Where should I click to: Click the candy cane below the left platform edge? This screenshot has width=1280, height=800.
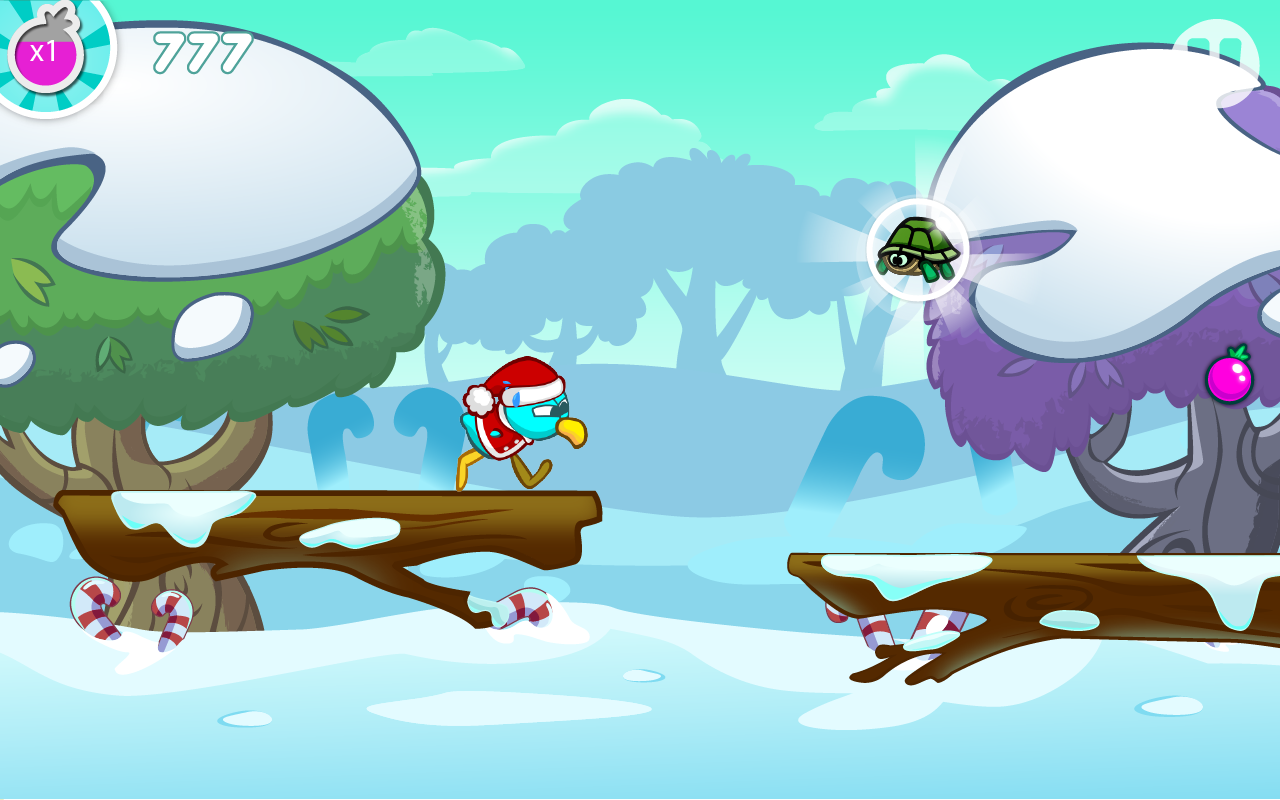pos(523,608)
